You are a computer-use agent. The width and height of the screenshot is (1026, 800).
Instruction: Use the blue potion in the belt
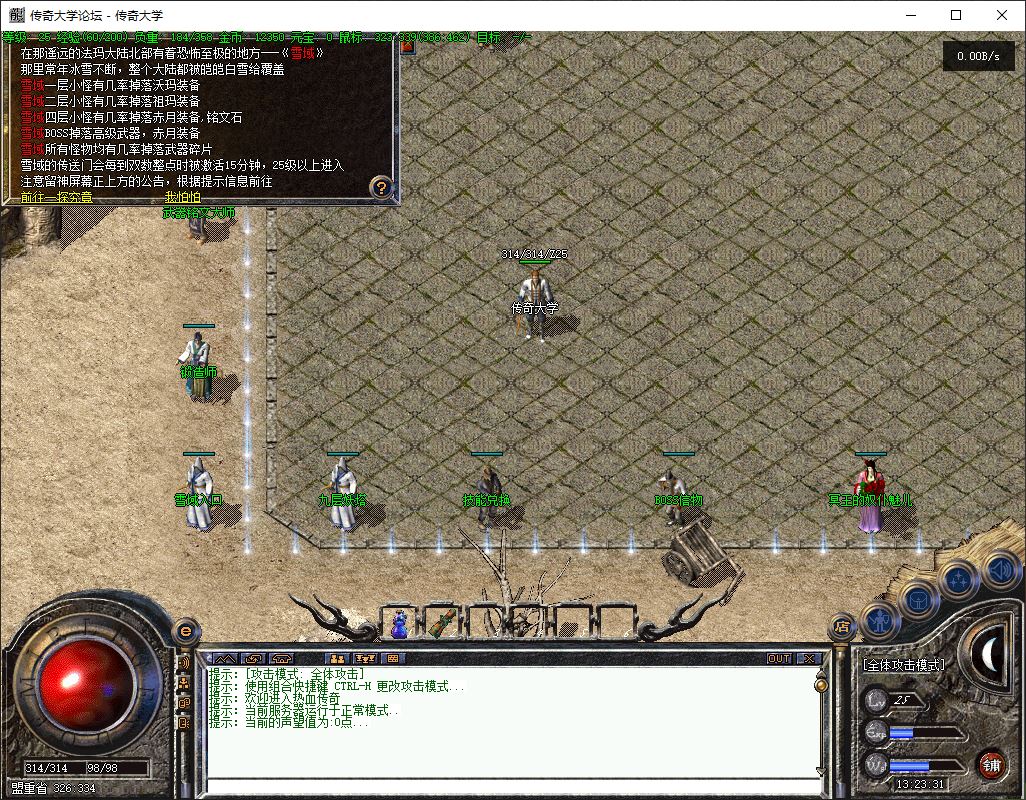399,624
